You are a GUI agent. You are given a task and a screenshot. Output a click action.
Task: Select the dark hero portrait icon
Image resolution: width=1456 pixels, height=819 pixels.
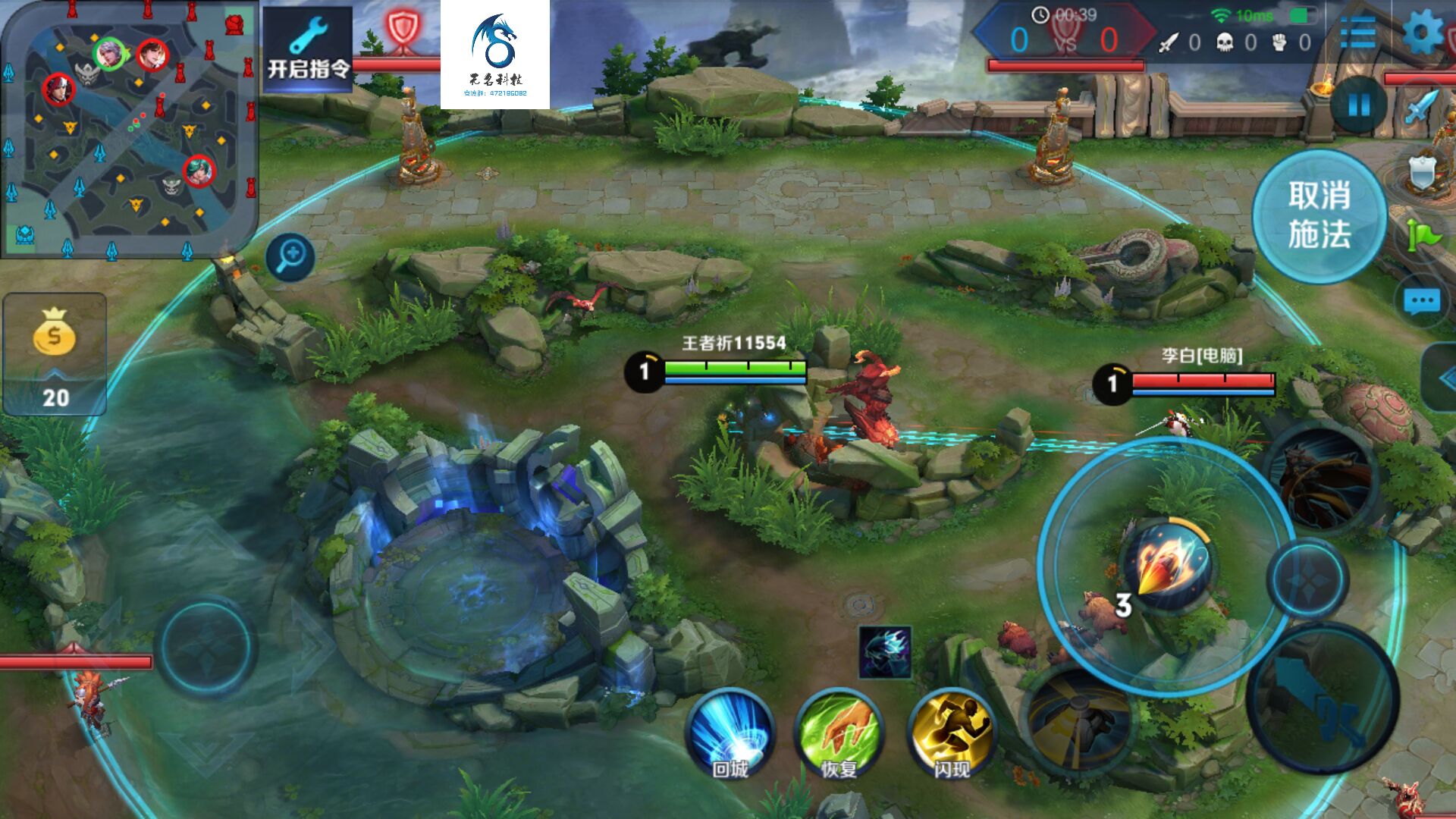[x=885, y=652]
